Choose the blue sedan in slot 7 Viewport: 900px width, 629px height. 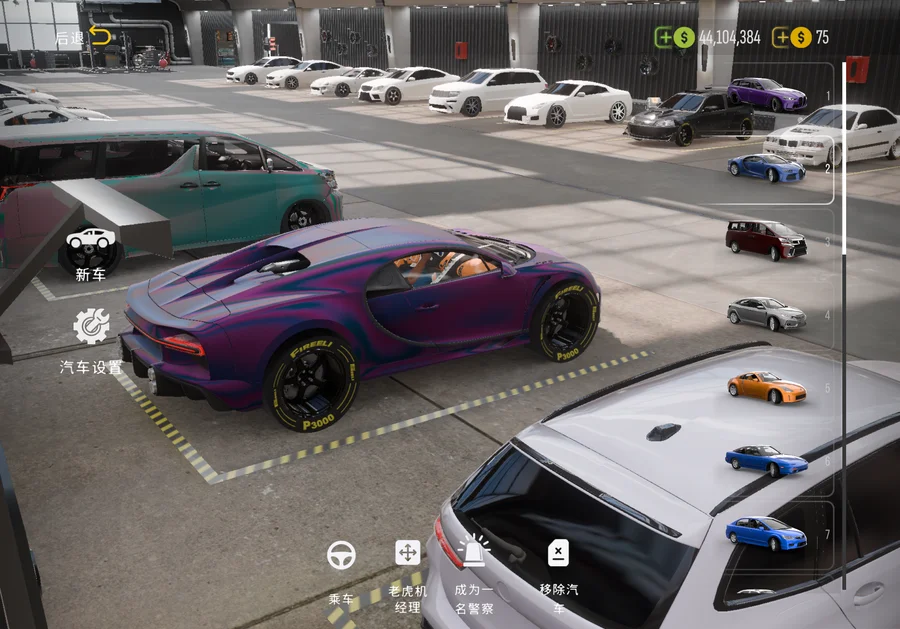click(x=766, y=533)
